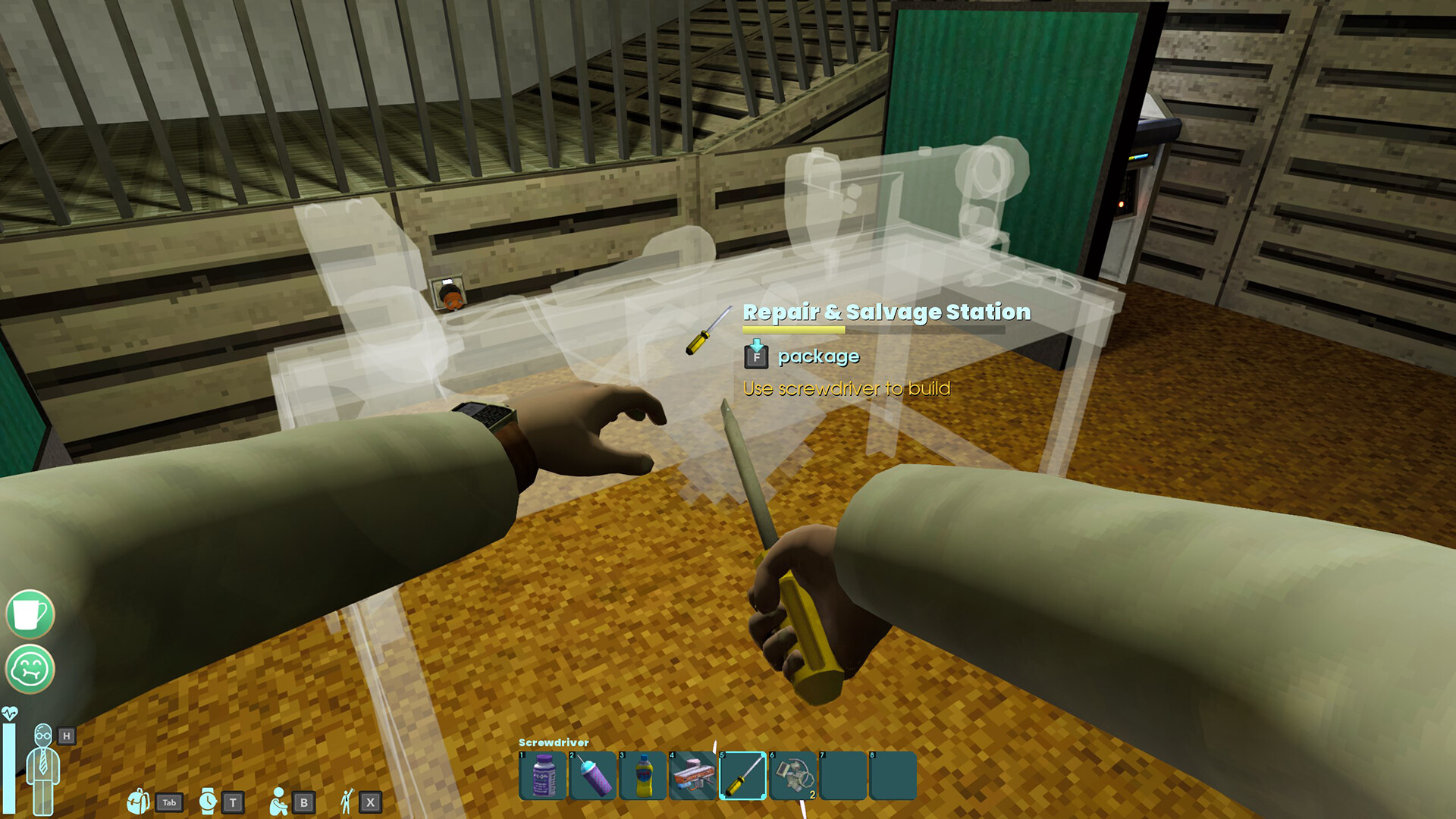Select the screwdriver in hotbar slot 5
The width and height of the screenshot is (1456, 819).
(741, 773)
